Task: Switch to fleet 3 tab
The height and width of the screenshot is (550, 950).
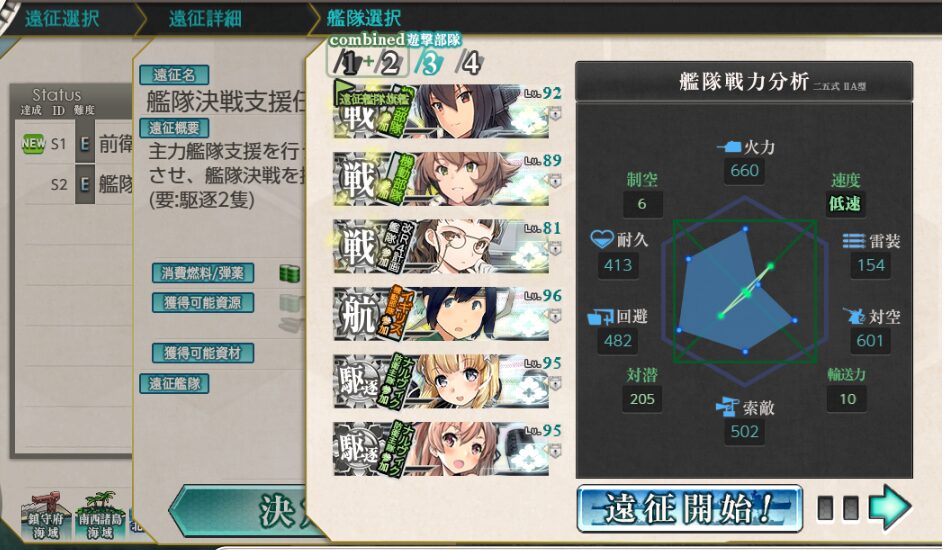Action: click(429, 64)
